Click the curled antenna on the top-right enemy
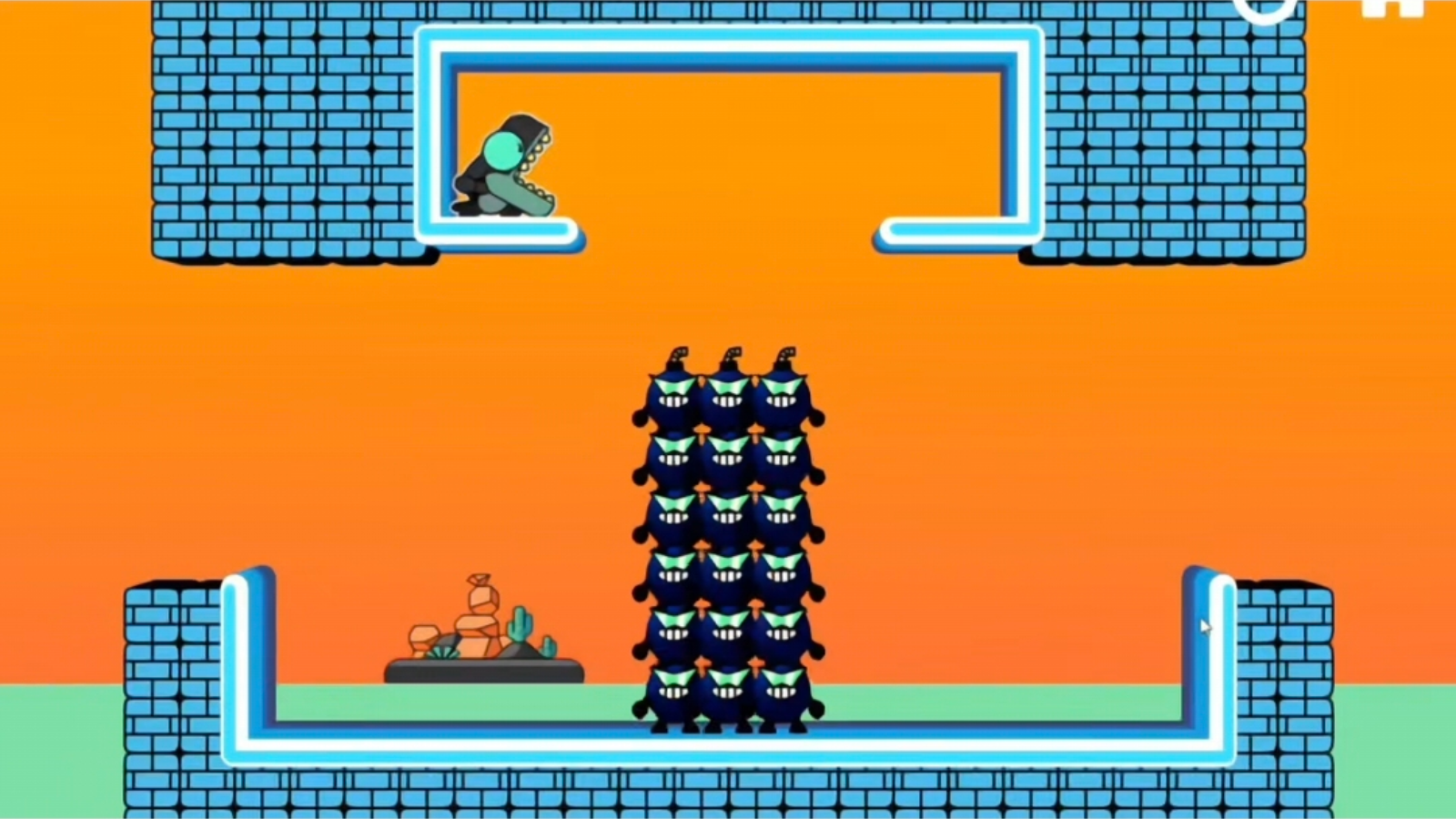 click(x=787, y=355)
